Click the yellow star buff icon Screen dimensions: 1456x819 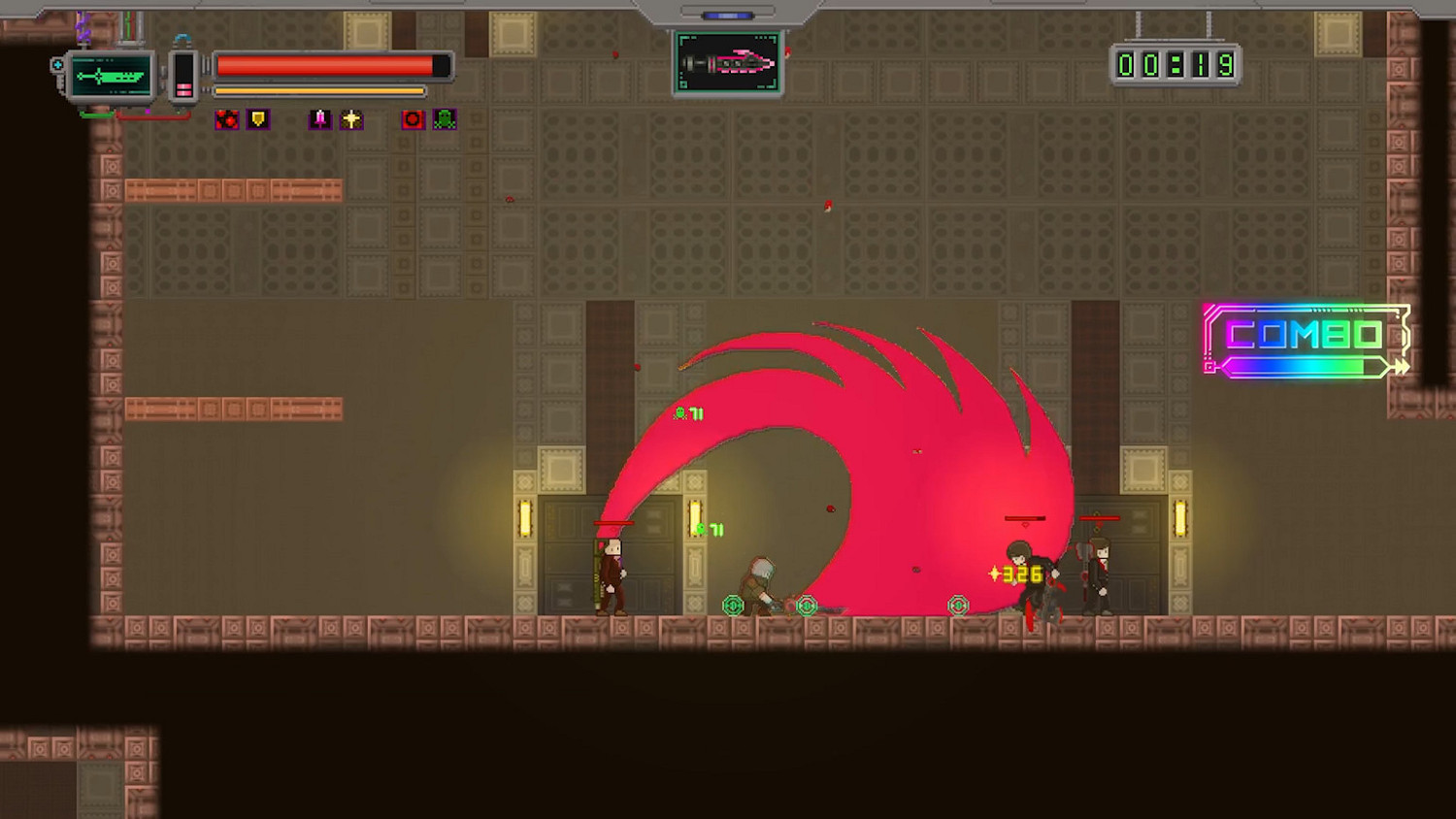[x=351, y=119]
